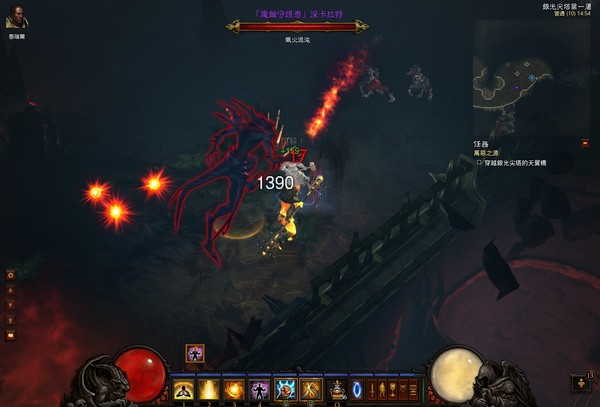This screenshot has width=600, height=407.
Task: Select the quest objective in the tracker
Action: point(513,162)
